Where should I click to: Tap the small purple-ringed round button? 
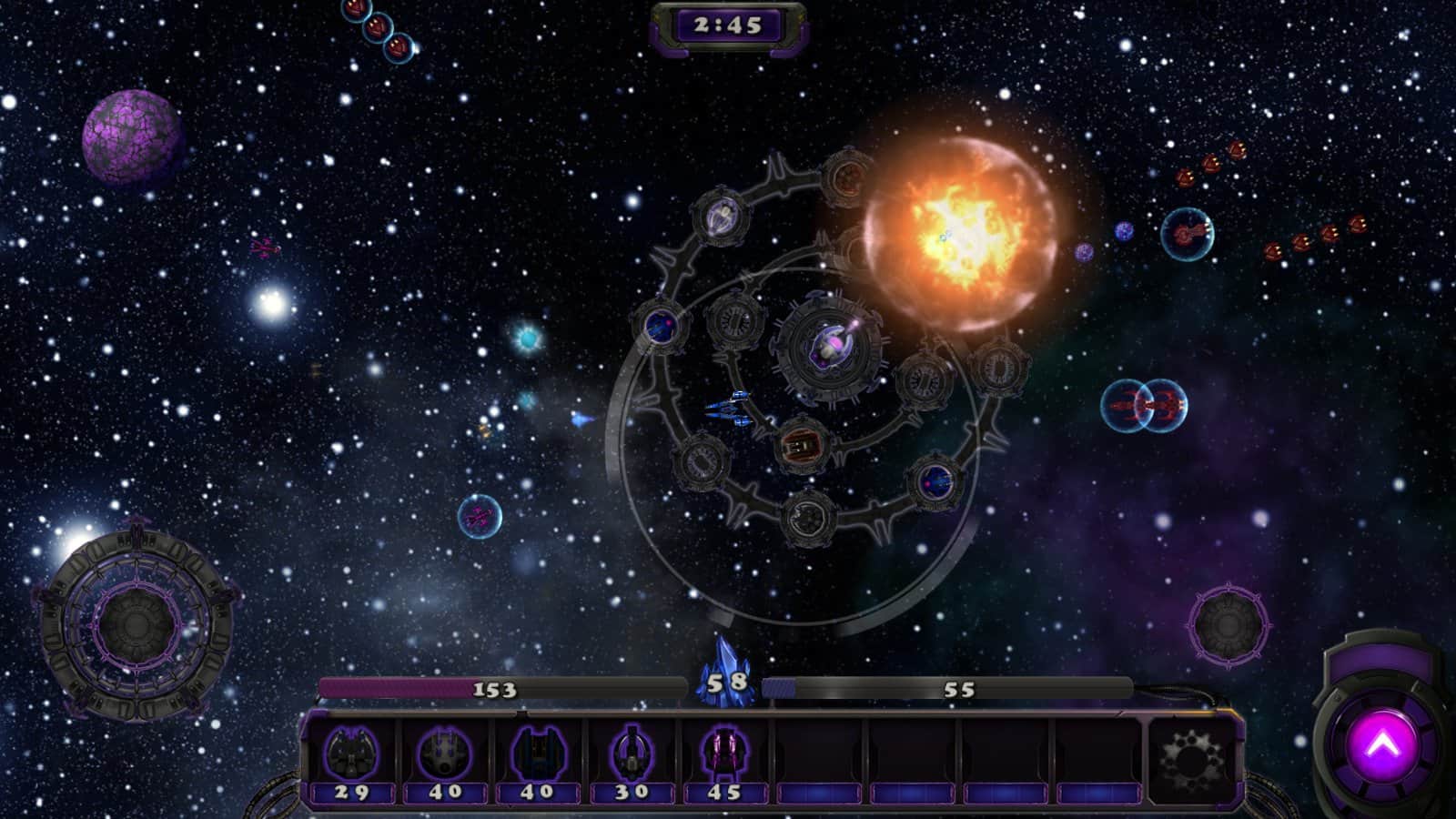(1227, 624)
